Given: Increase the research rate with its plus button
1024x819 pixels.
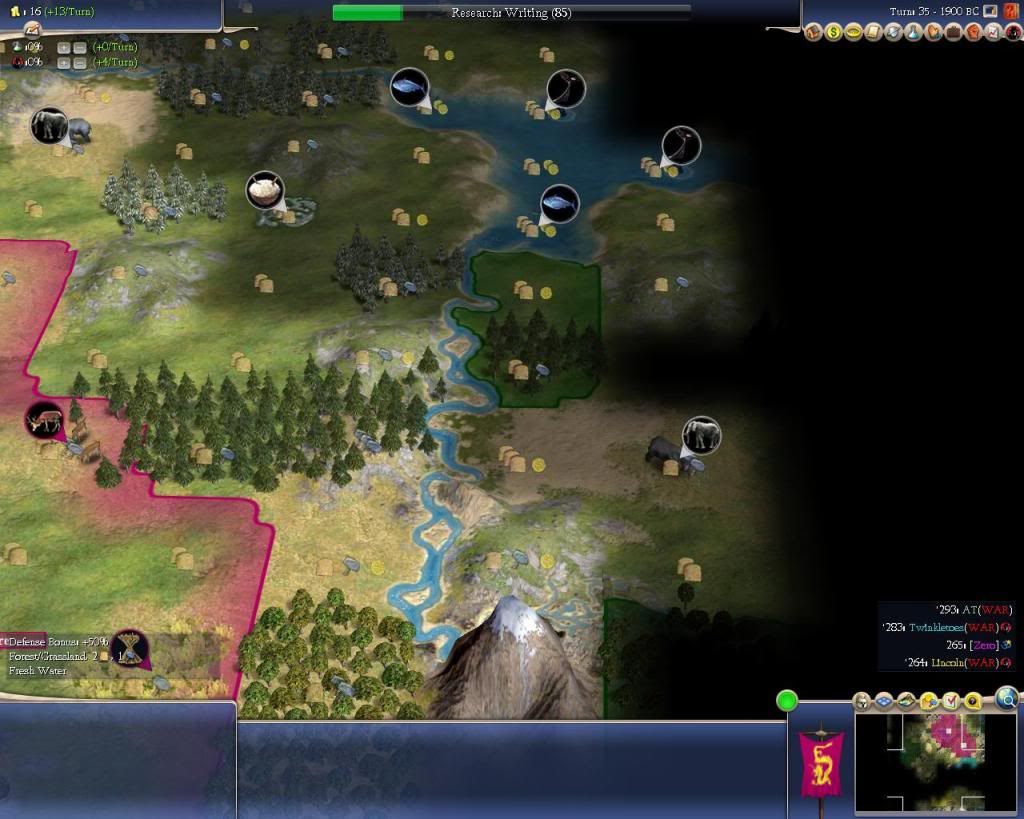Looking at the screenshot, I should pos(64,47).
